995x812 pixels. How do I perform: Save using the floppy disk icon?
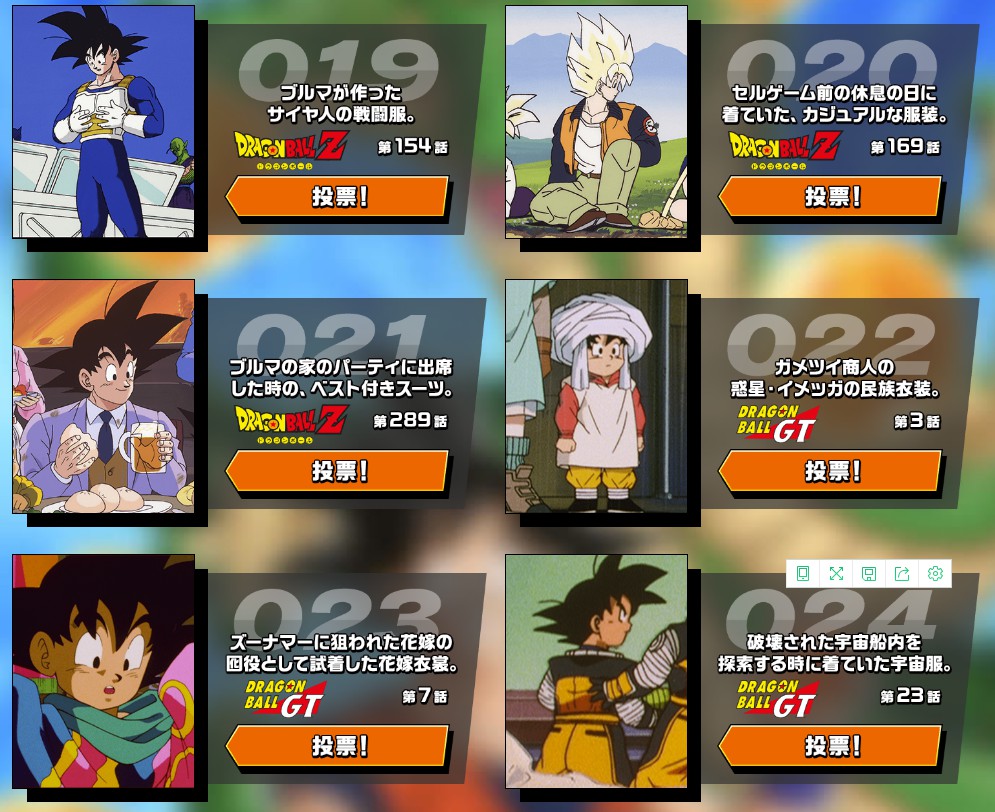869,573
